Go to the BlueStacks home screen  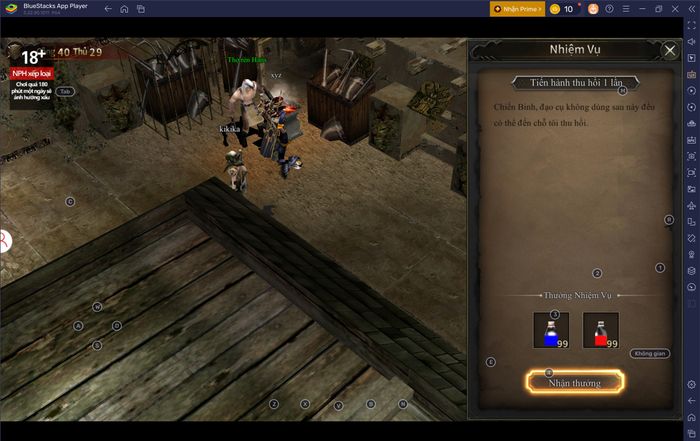(x=124, y=9)
